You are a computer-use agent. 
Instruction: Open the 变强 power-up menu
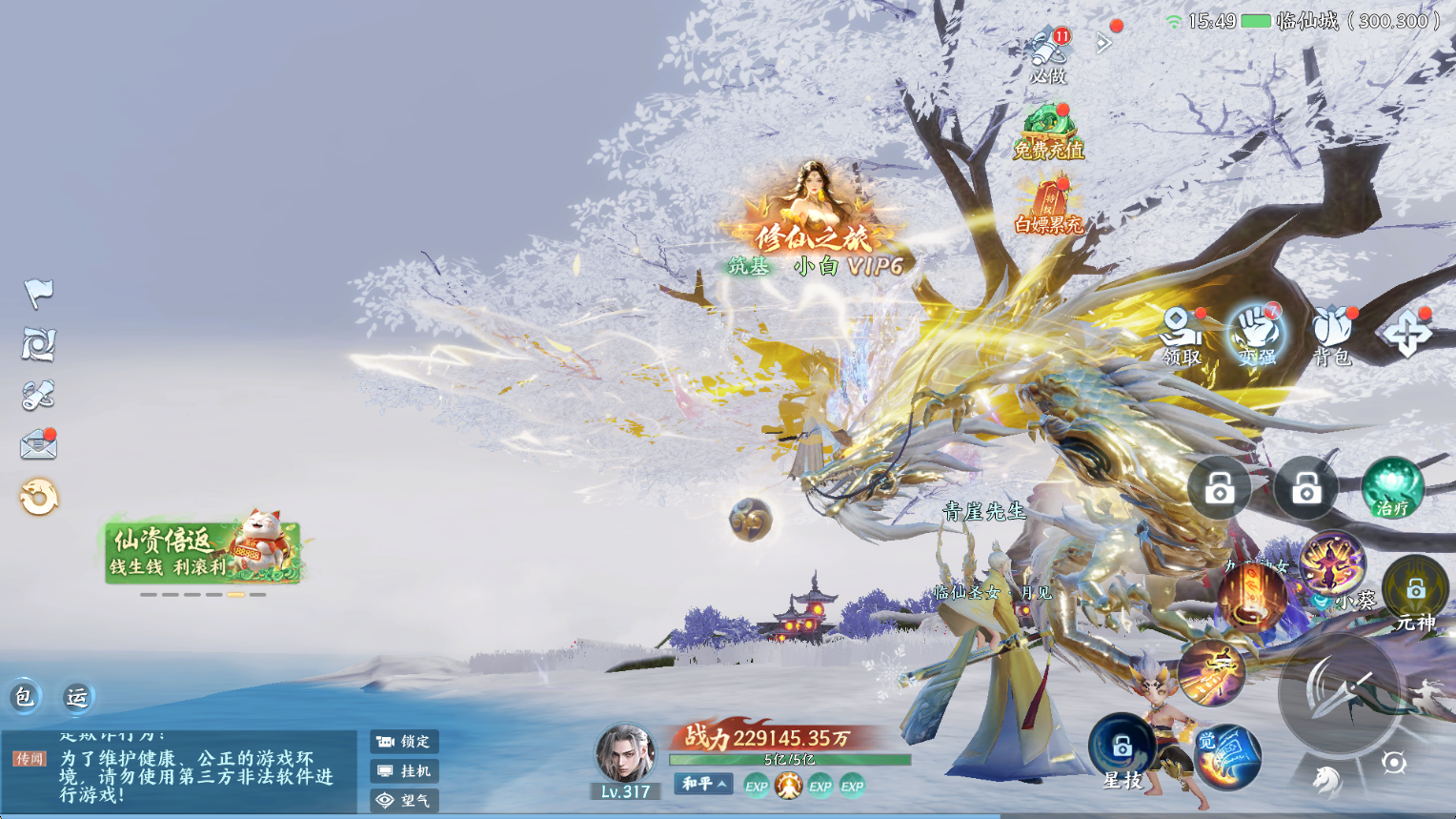(x=1257, y=336)
